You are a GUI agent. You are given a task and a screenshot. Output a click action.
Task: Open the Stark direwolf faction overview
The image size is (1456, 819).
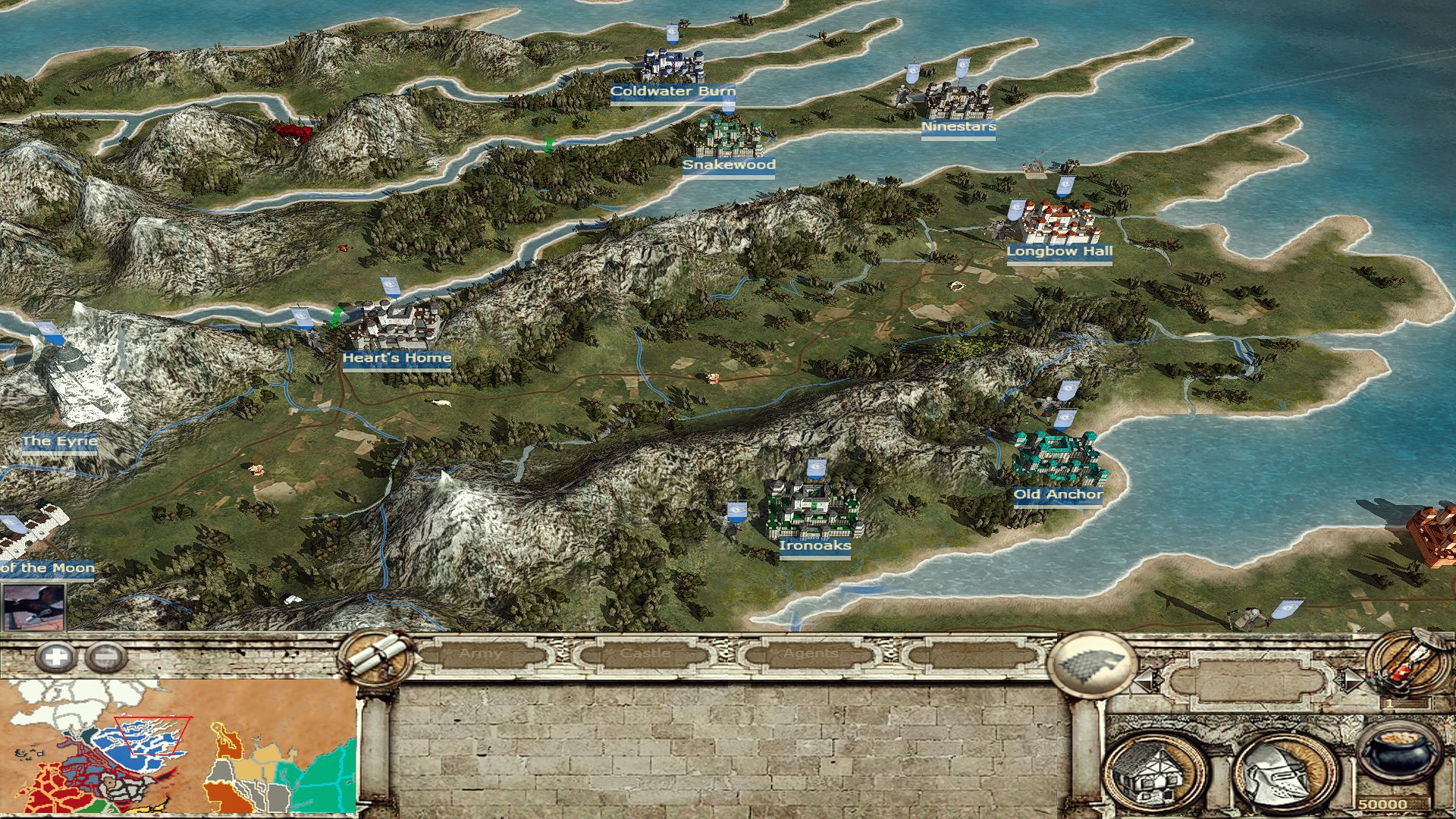1090,664
